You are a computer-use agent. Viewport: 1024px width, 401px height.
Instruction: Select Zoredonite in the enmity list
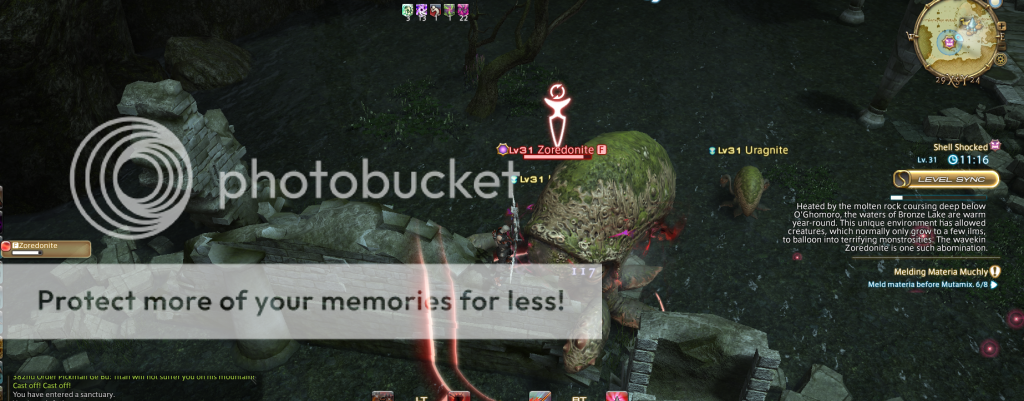click(46, 246)
